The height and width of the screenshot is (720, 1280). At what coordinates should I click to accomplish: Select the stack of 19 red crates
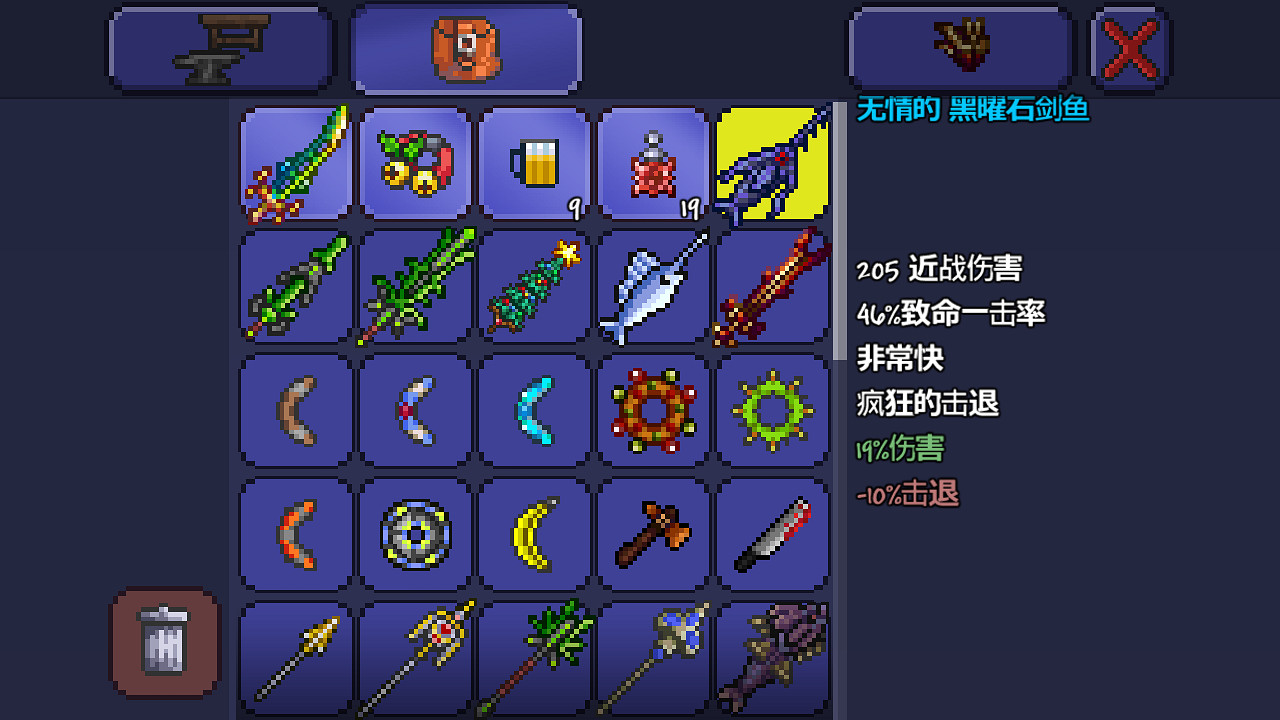(x=653, y=164)
